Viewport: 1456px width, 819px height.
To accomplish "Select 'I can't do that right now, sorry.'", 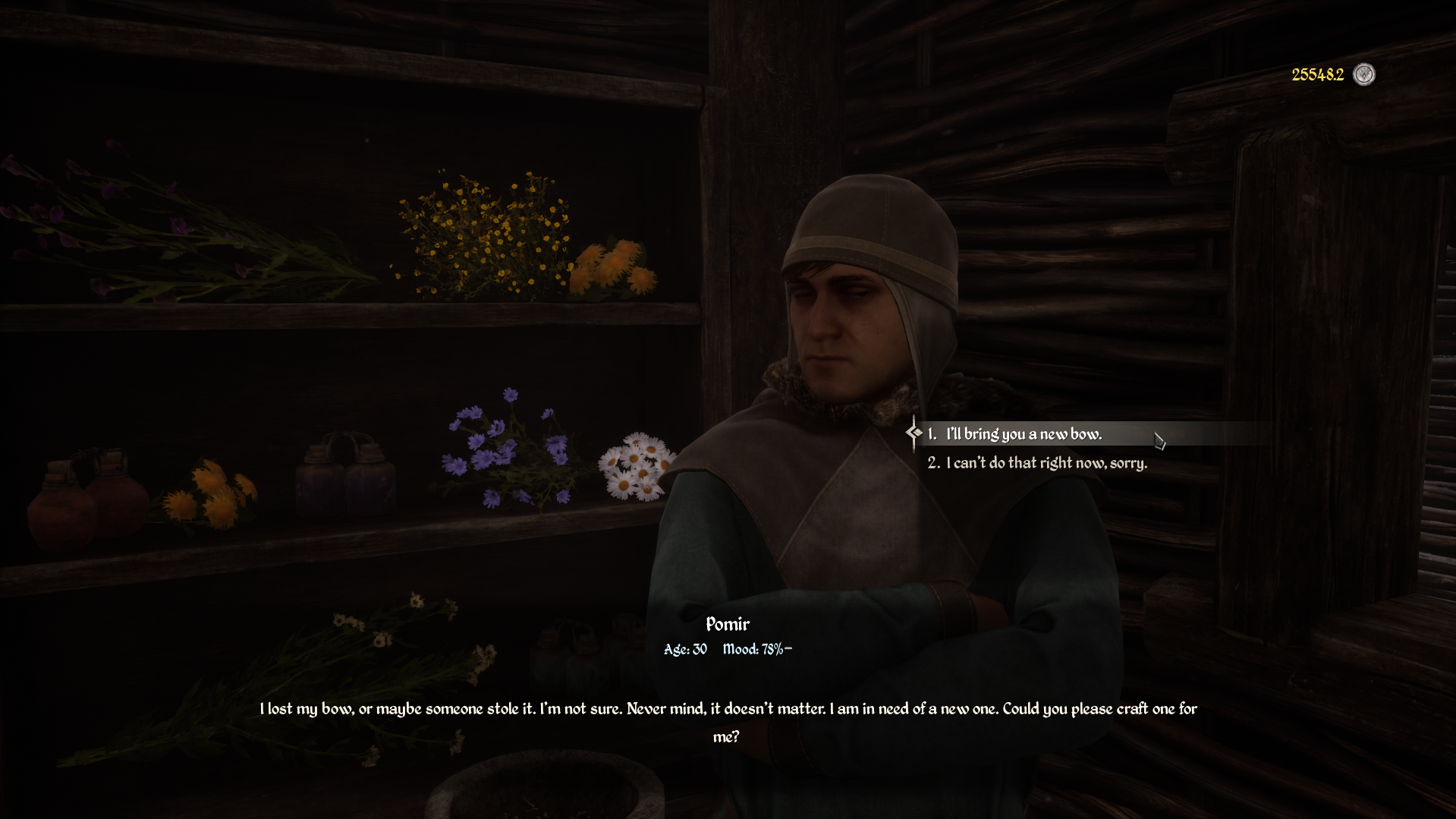I will (x=1046, y=462).
